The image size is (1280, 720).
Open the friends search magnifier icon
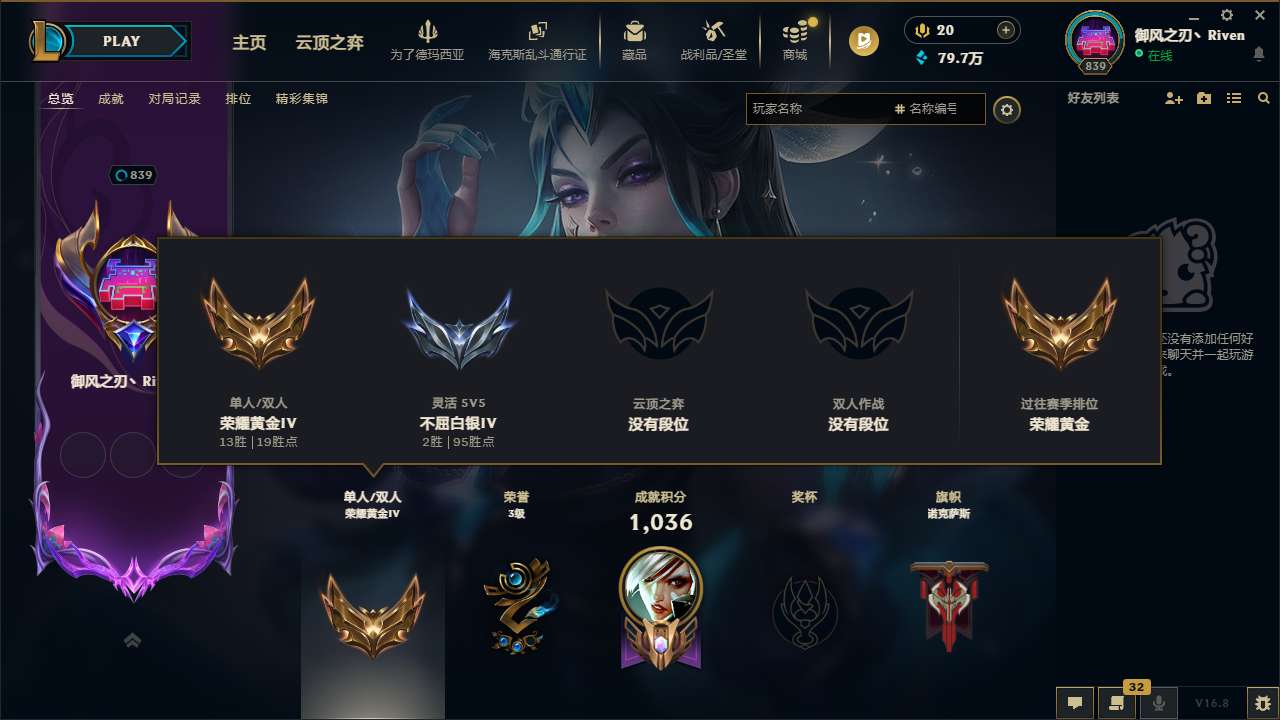coord(1264,98)
